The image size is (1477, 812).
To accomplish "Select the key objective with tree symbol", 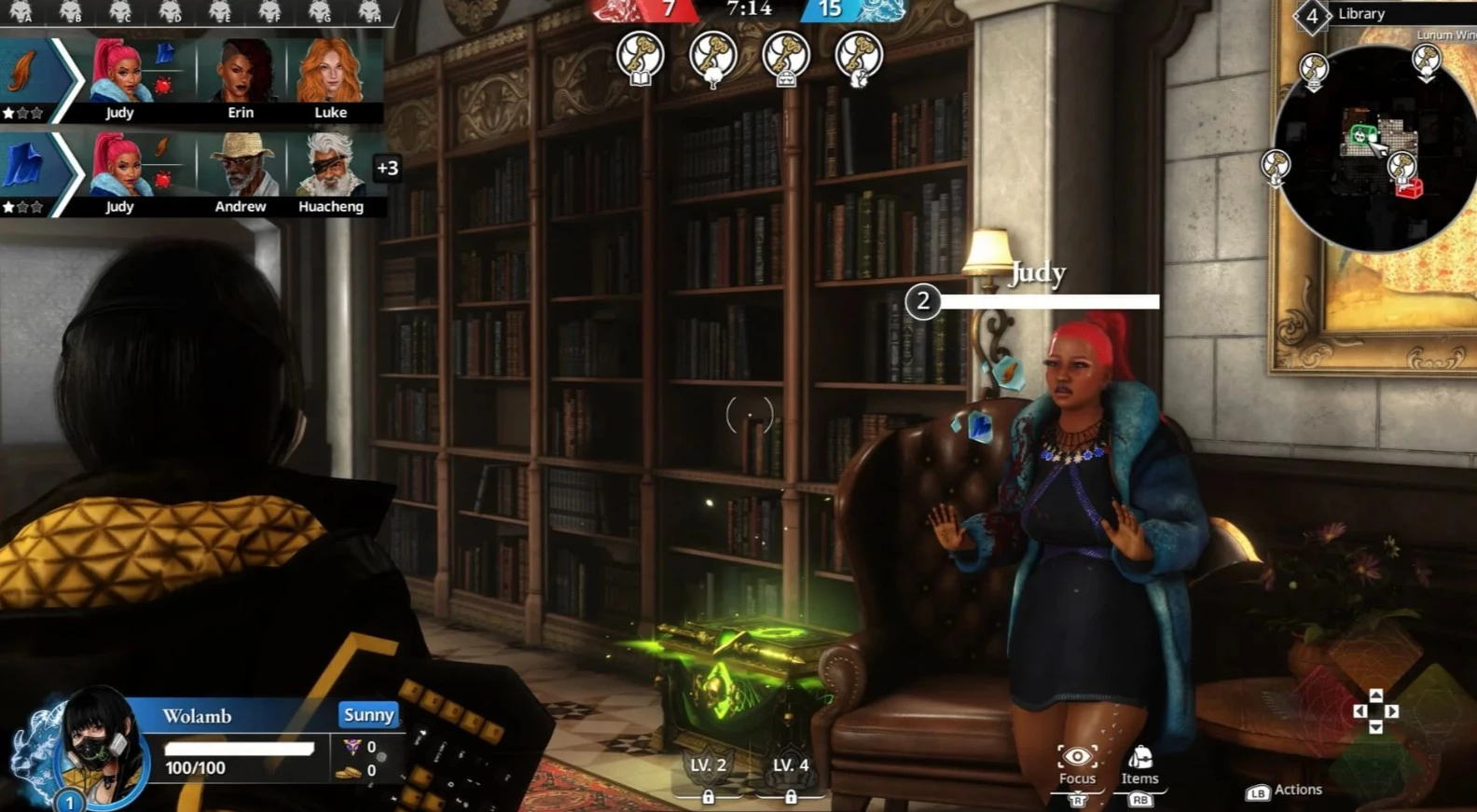I will click(x=712, y=57).
